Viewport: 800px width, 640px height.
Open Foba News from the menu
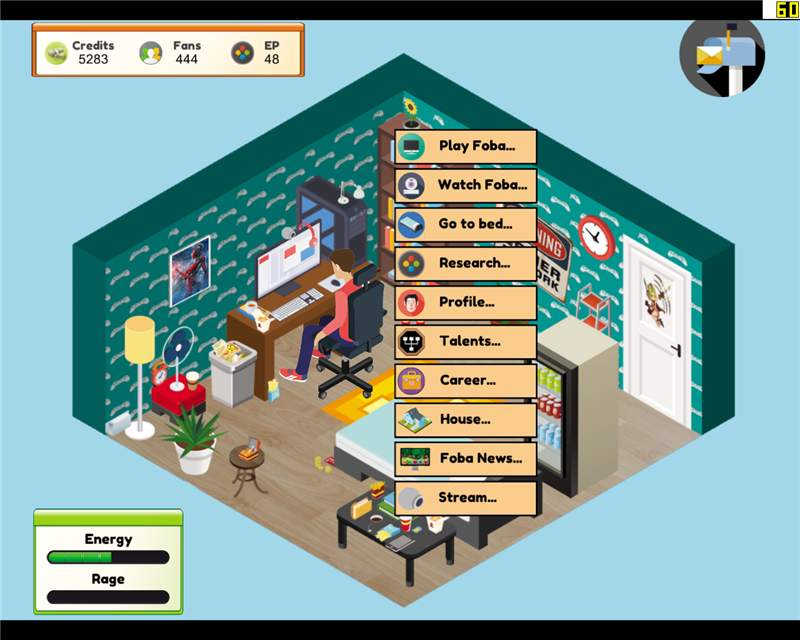466,458
